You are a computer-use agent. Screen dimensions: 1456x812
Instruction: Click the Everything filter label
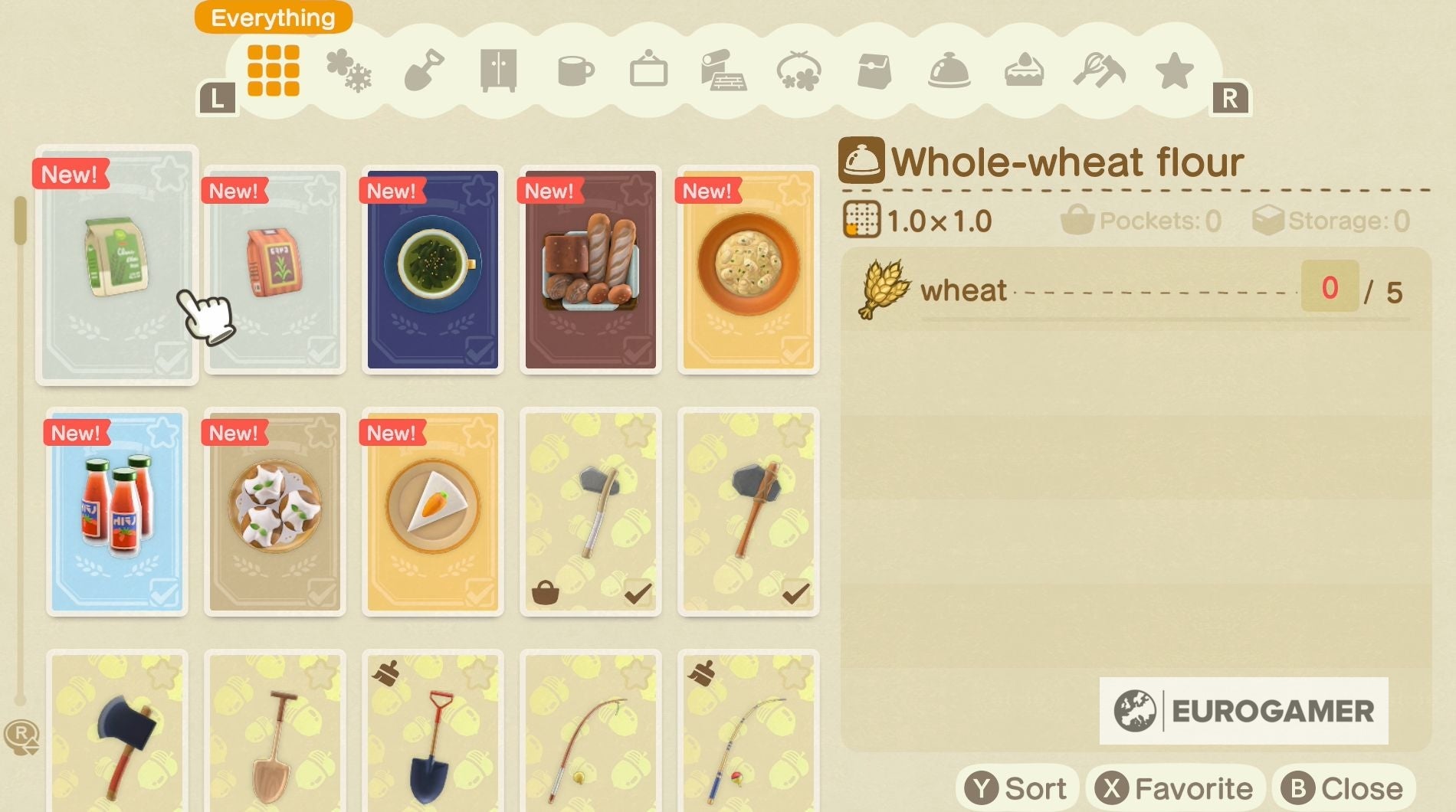pos(272,17)
